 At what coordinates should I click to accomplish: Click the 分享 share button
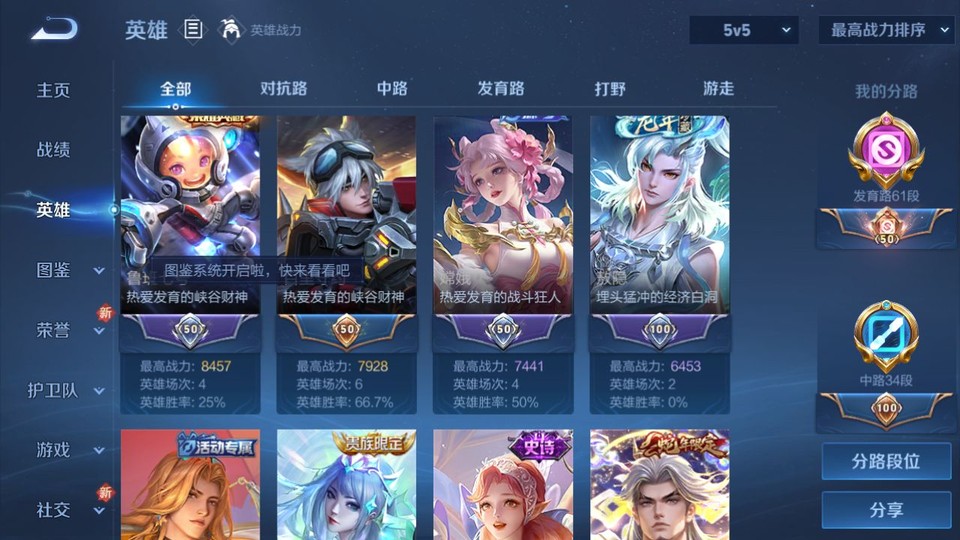point(886,510)
